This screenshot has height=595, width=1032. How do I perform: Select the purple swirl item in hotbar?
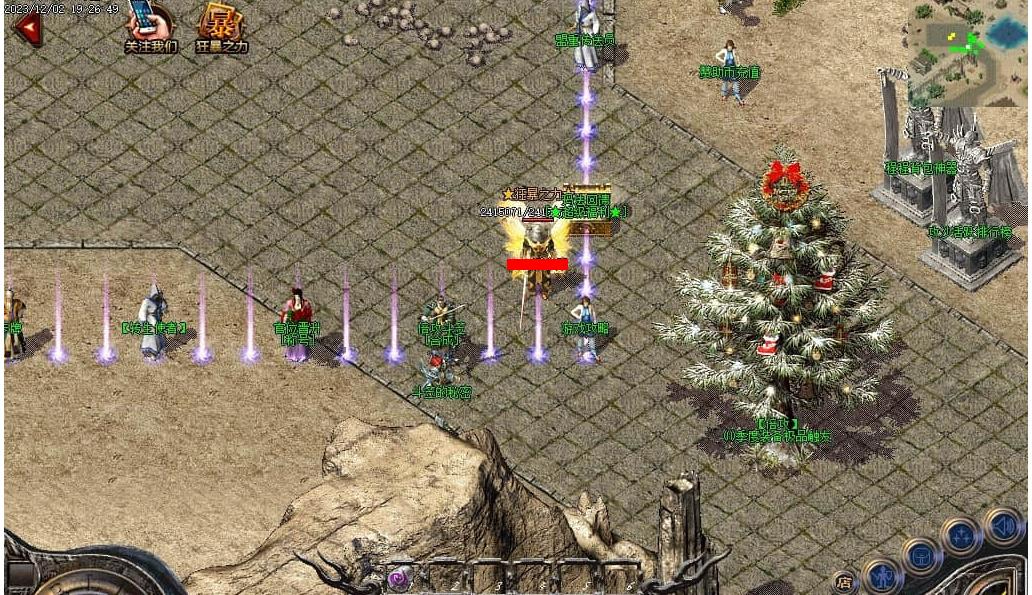coord(400,579)
